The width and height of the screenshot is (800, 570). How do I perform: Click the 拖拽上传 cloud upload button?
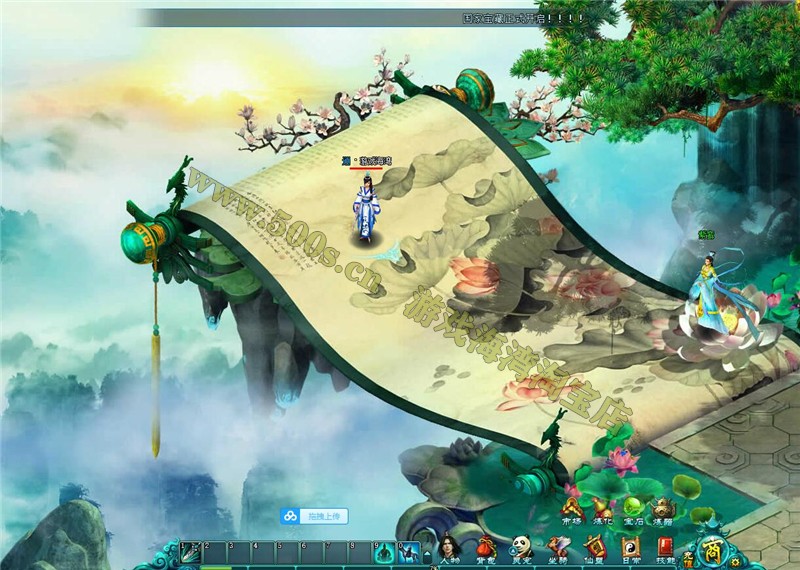314,516
